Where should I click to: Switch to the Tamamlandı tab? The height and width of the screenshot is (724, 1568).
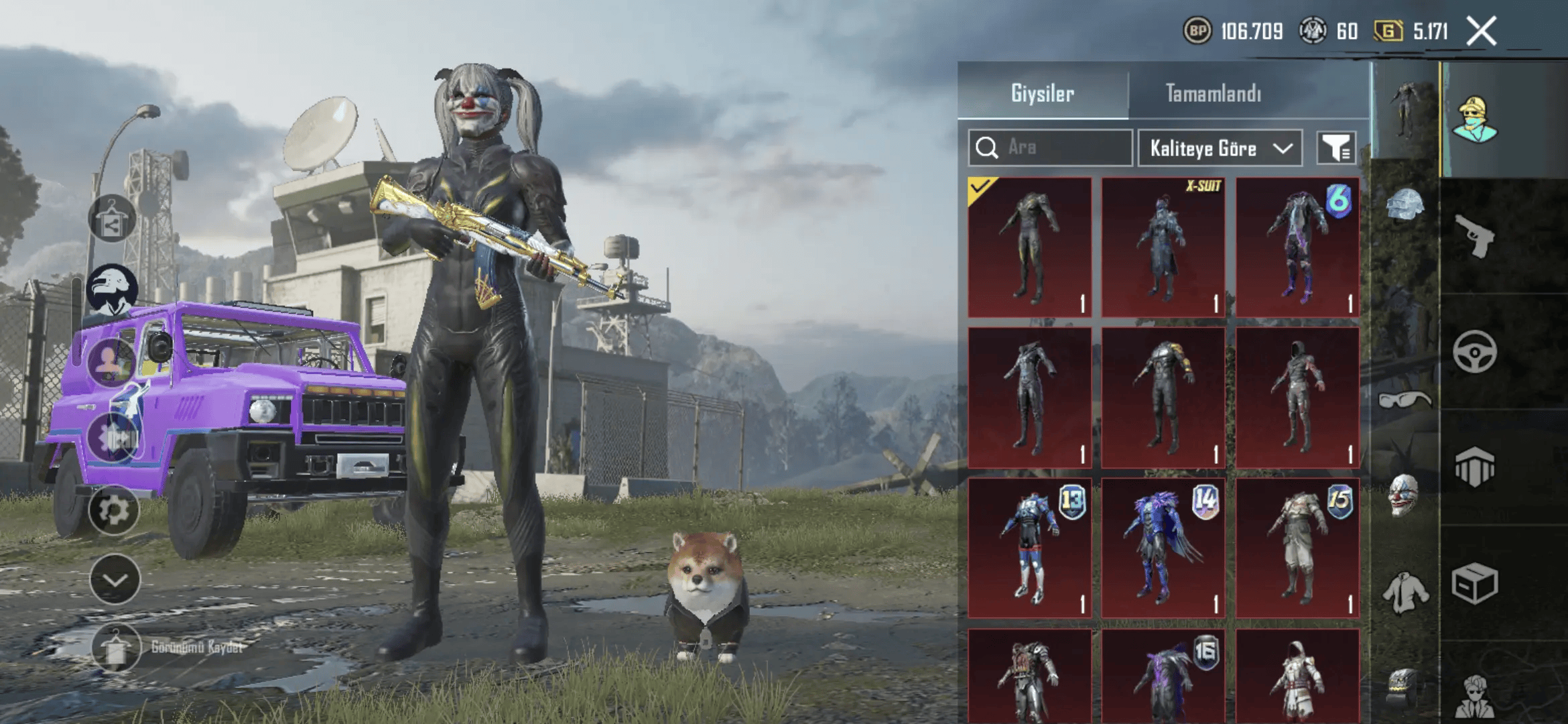coord(1213,93)
